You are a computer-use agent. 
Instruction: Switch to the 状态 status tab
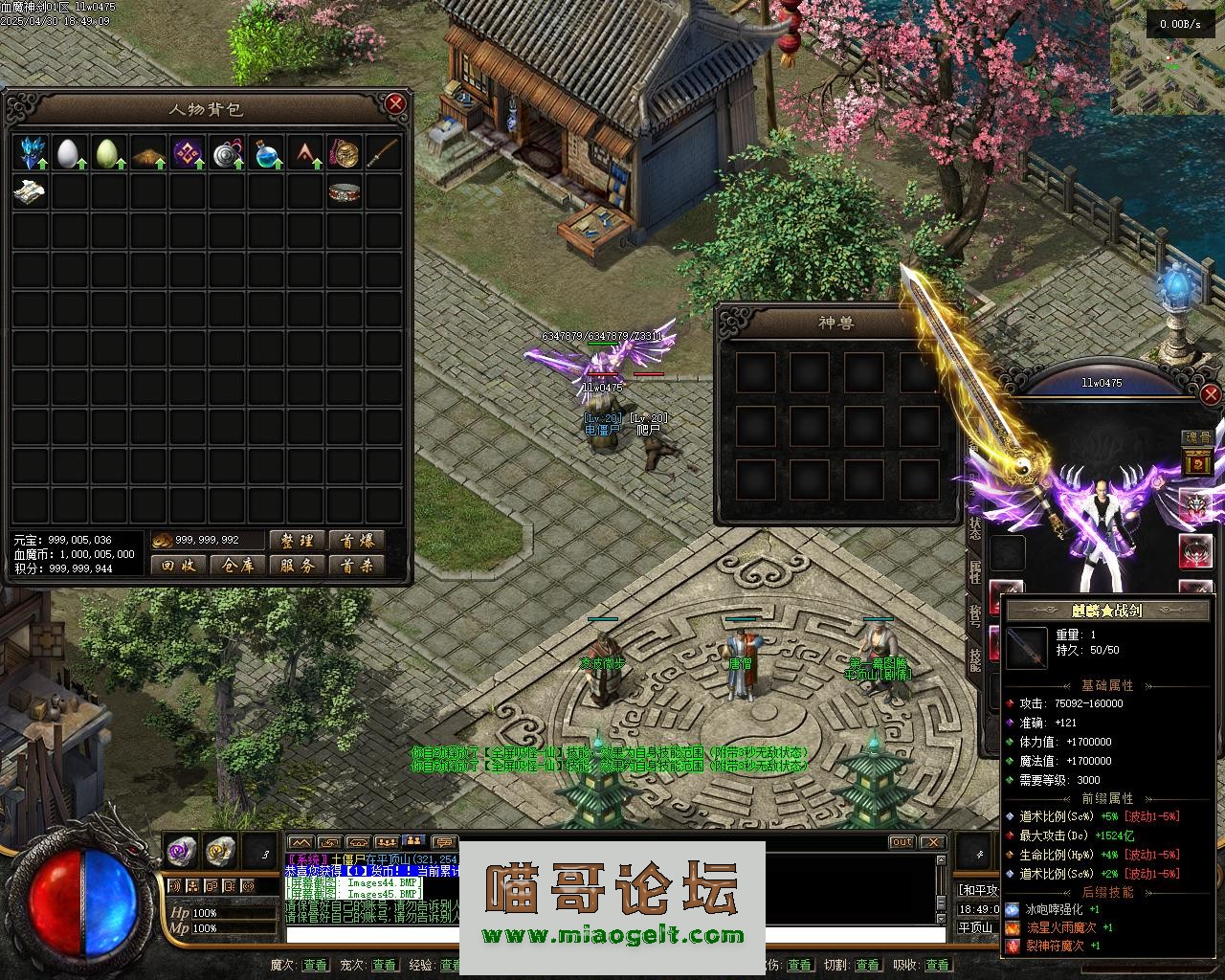(x=974, y=528)
